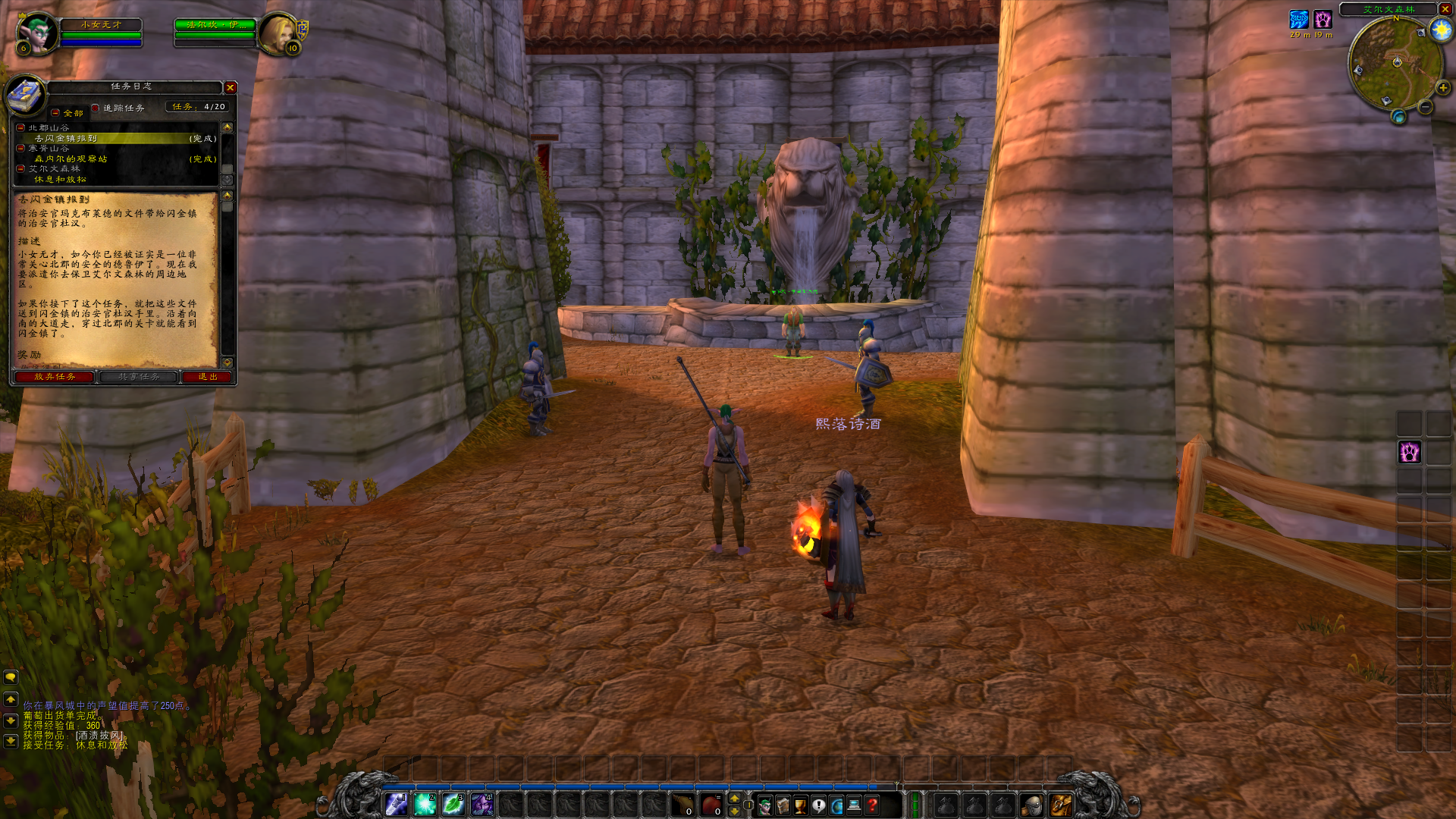Click the 退出 exit button
The width and height of the screenshot is (1456, 819).
[207, 377]
